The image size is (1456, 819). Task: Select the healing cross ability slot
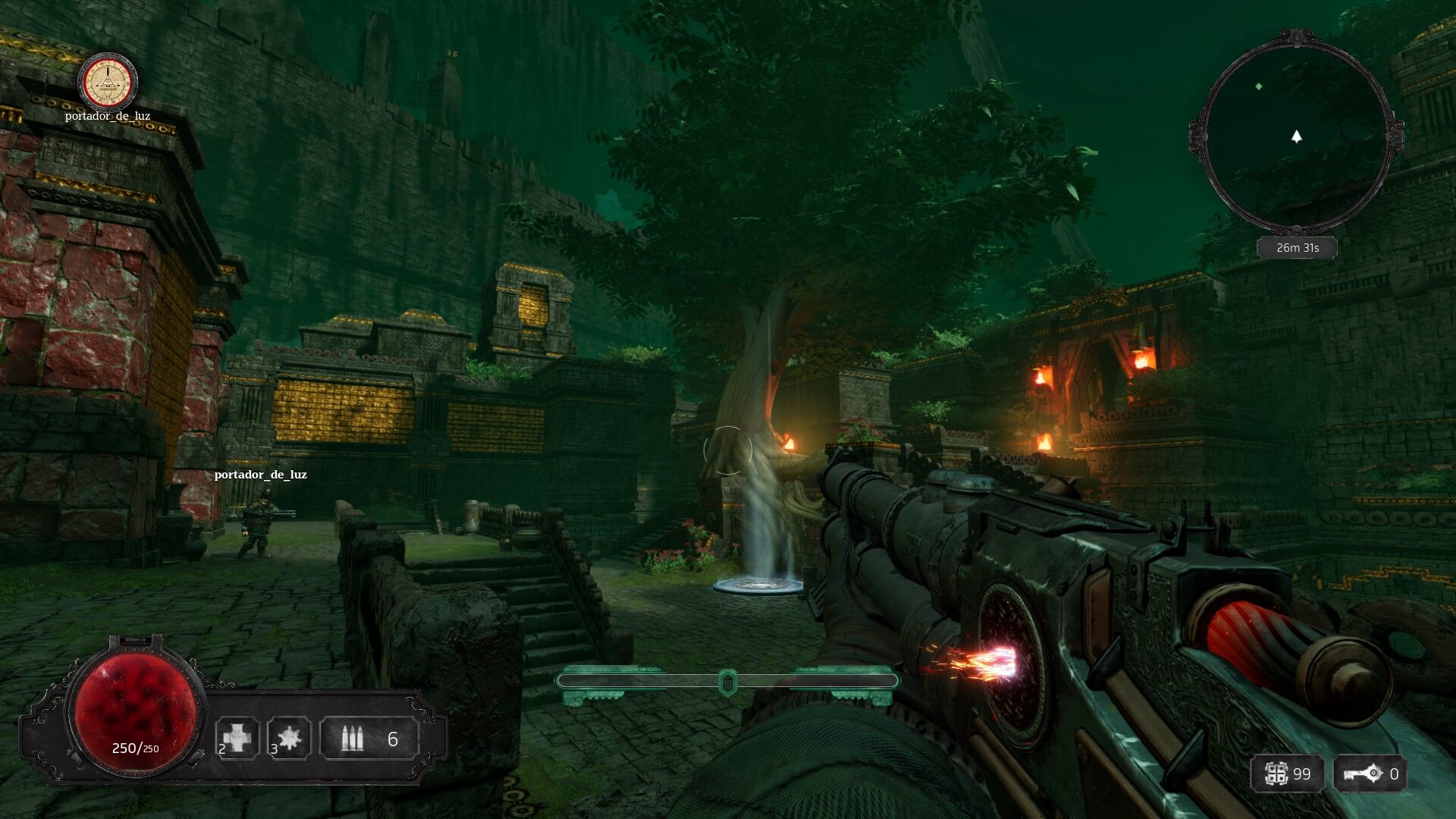tap(237, 737)
